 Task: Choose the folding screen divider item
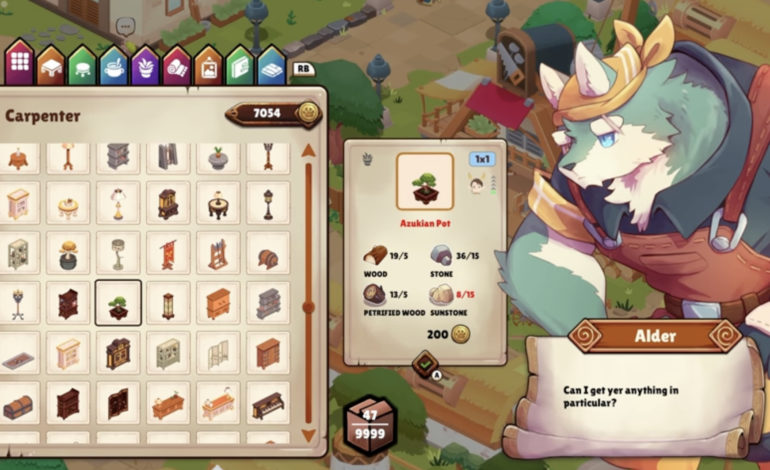(218, 354)
